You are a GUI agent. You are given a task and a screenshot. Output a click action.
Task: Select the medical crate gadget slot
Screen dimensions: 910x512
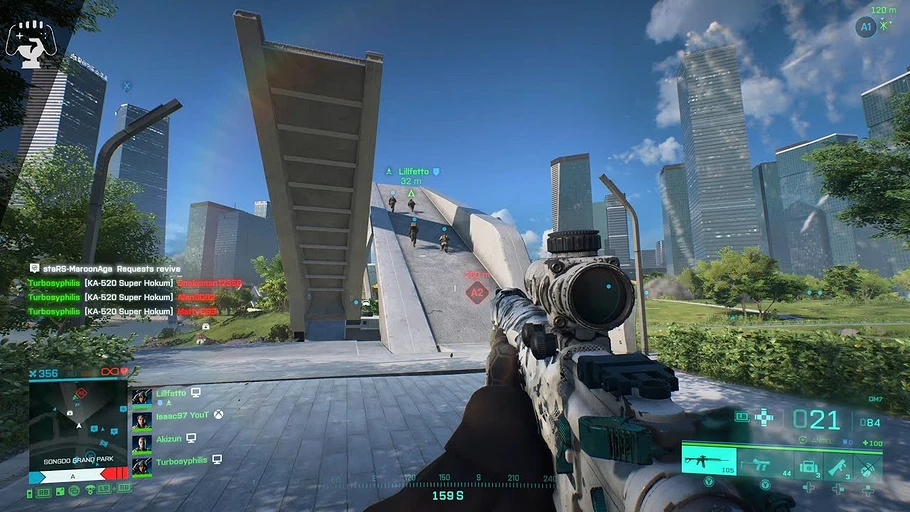(x=809, y=464)
